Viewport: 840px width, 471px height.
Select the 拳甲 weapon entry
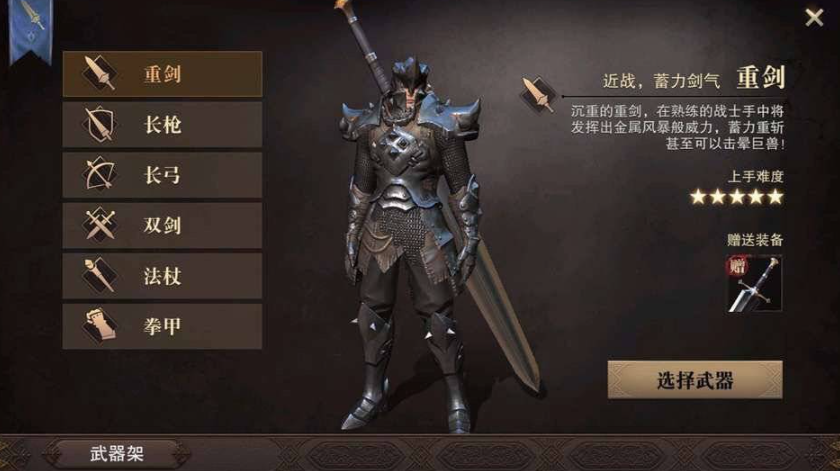162,326
